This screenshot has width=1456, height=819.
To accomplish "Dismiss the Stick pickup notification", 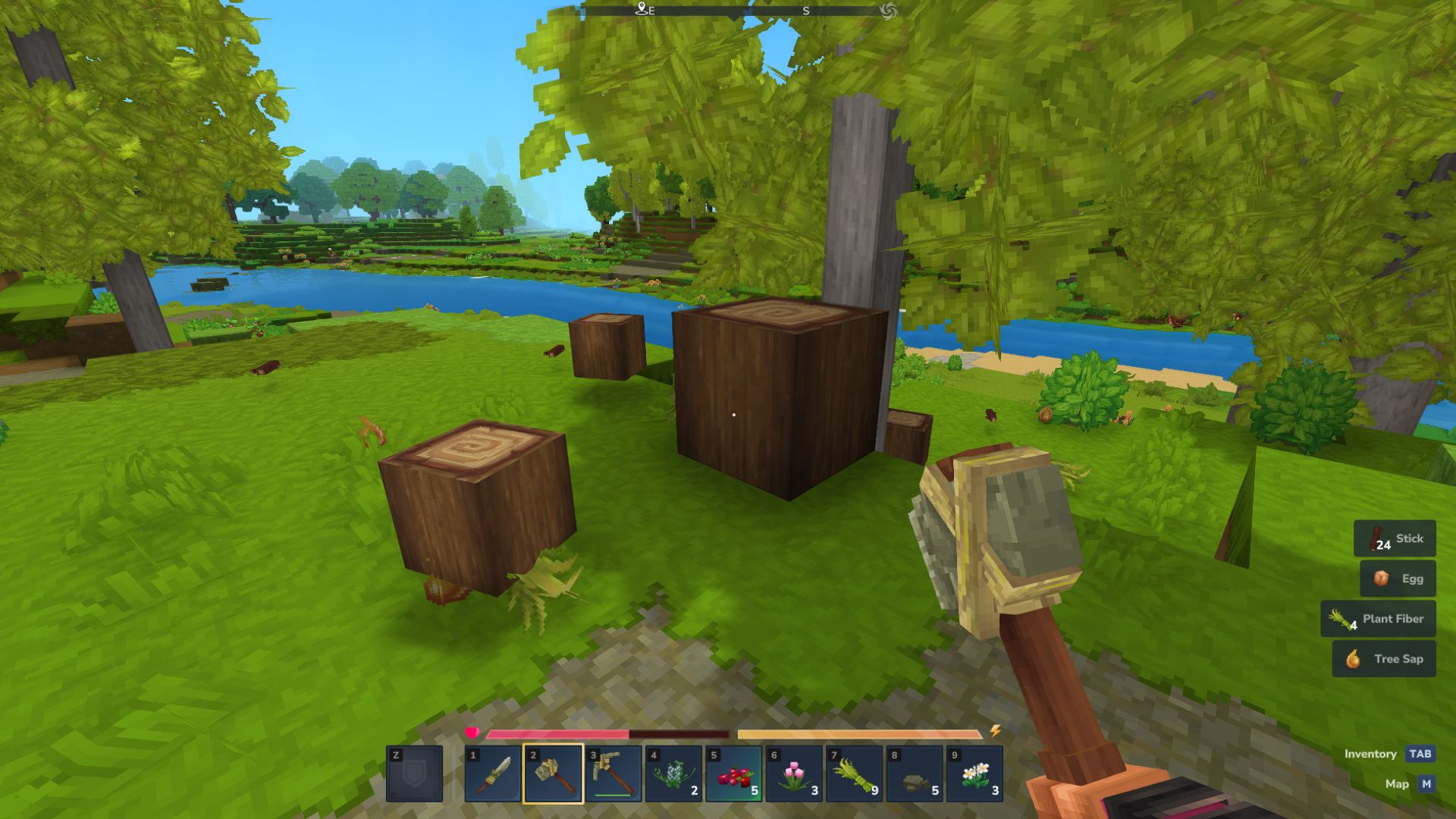I will pyautogui.click(x=1395, y=538).
